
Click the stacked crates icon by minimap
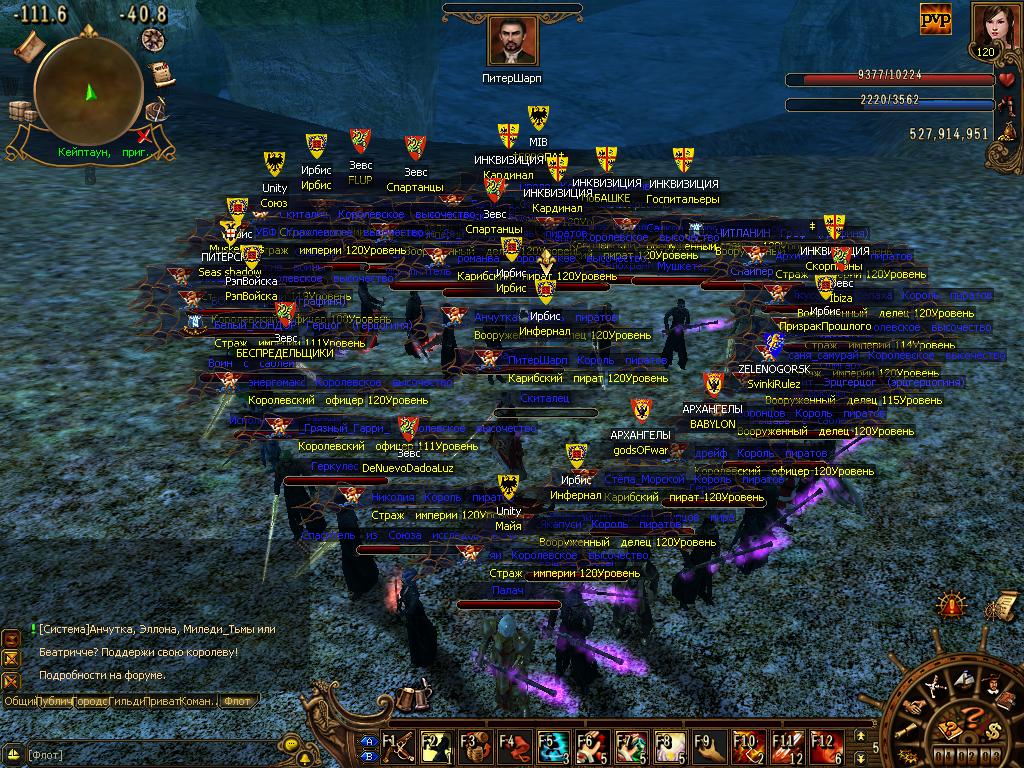pyautogui.click(x=20, y=110)
